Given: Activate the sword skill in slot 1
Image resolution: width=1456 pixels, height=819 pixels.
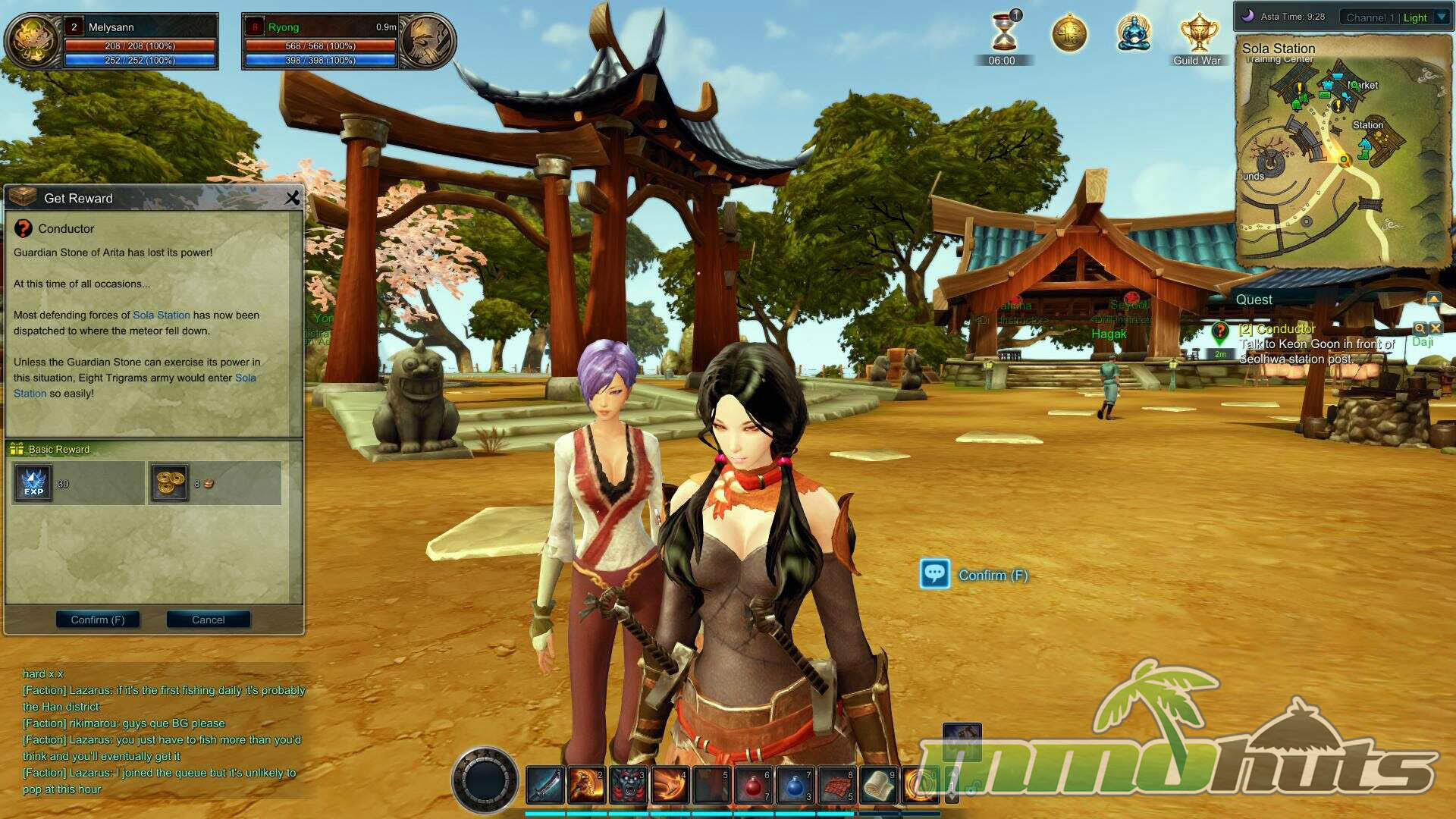Looking at the screenshot, I should click(544, 785).
